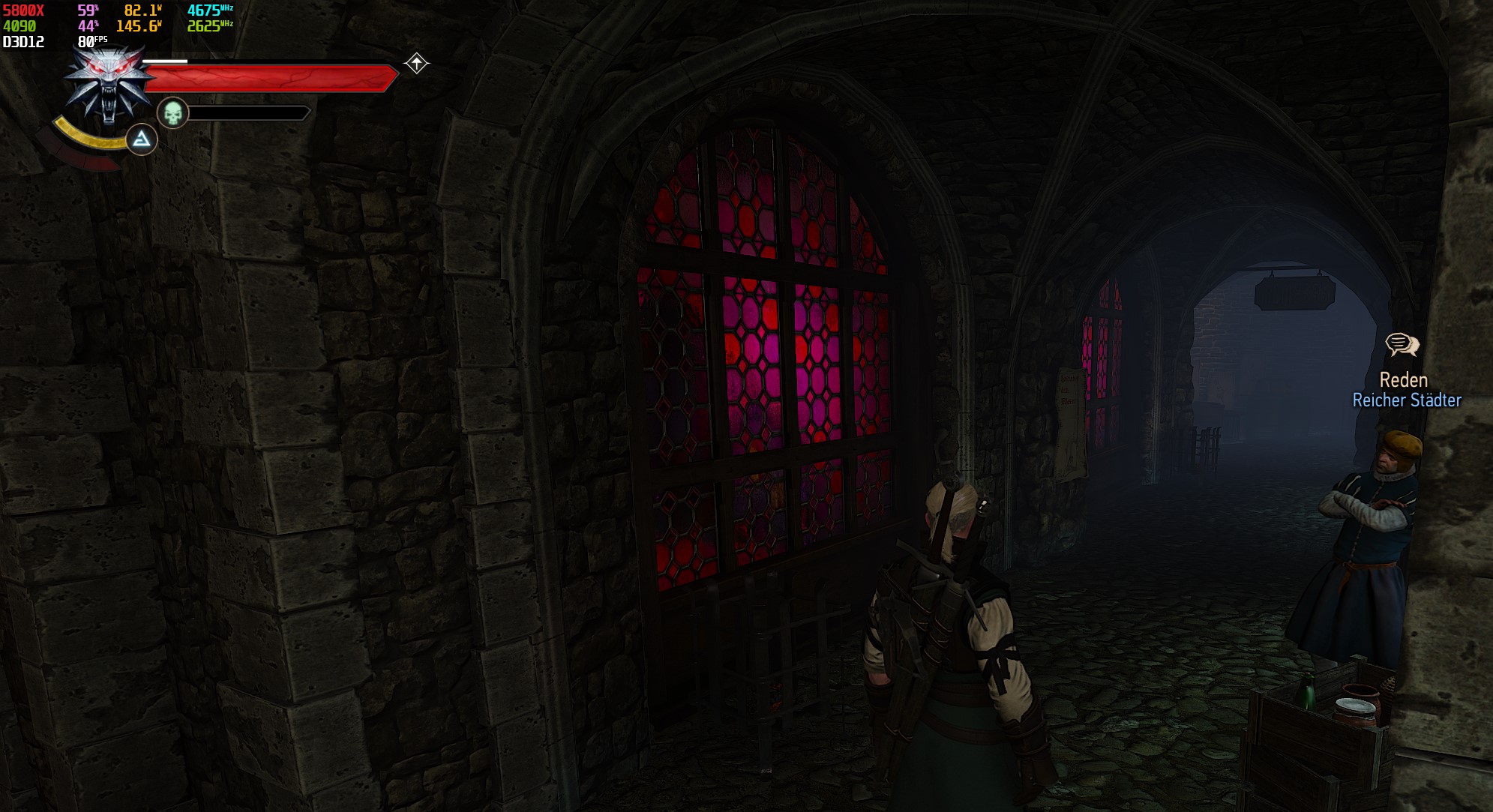This screenshot has height=812, width=1493.
Task: Click the green bottle on the crate
Action: tap(1306, 691)
